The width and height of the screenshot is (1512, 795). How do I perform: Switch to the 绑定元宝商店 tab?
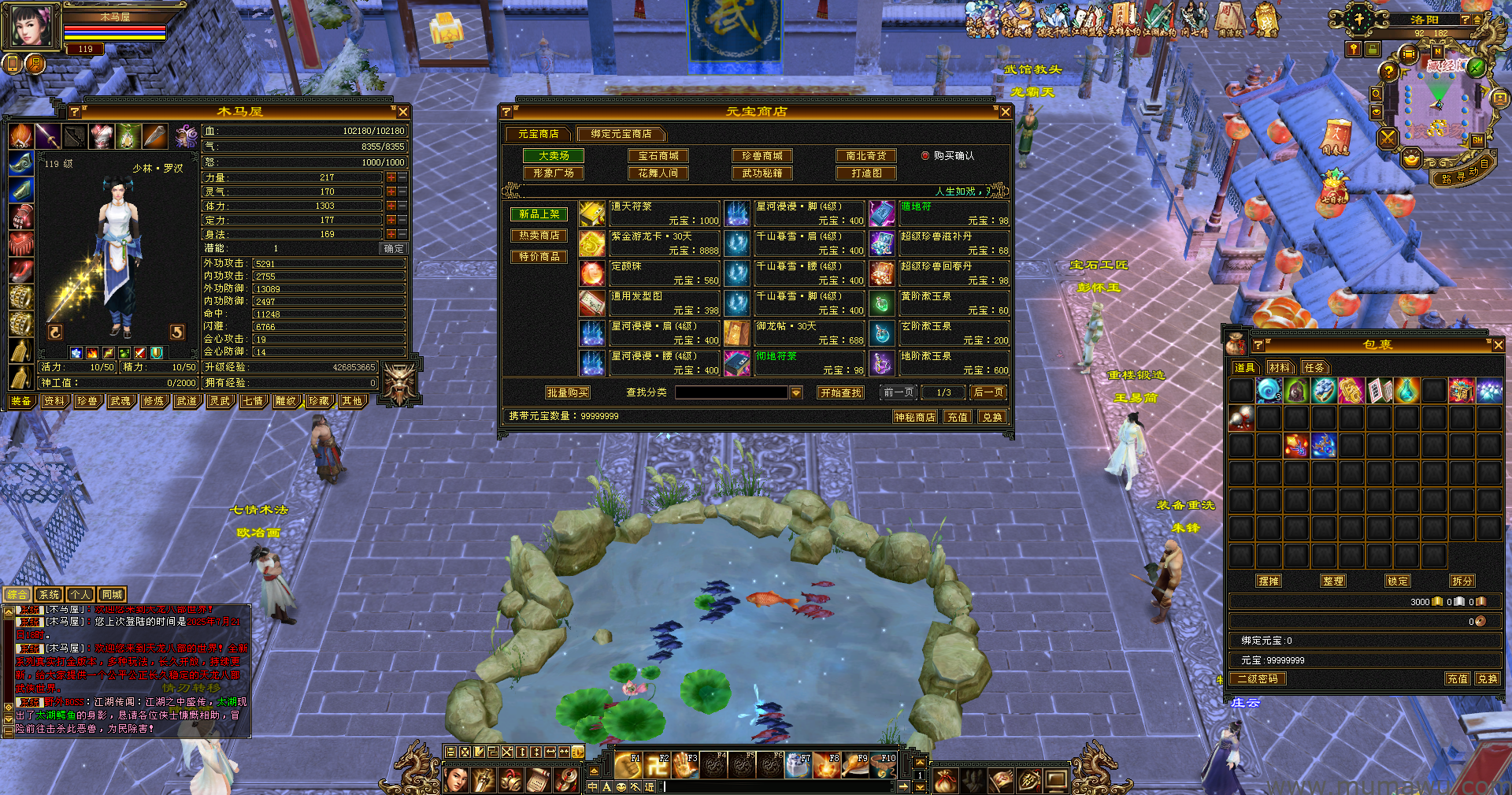pos(621,134)
